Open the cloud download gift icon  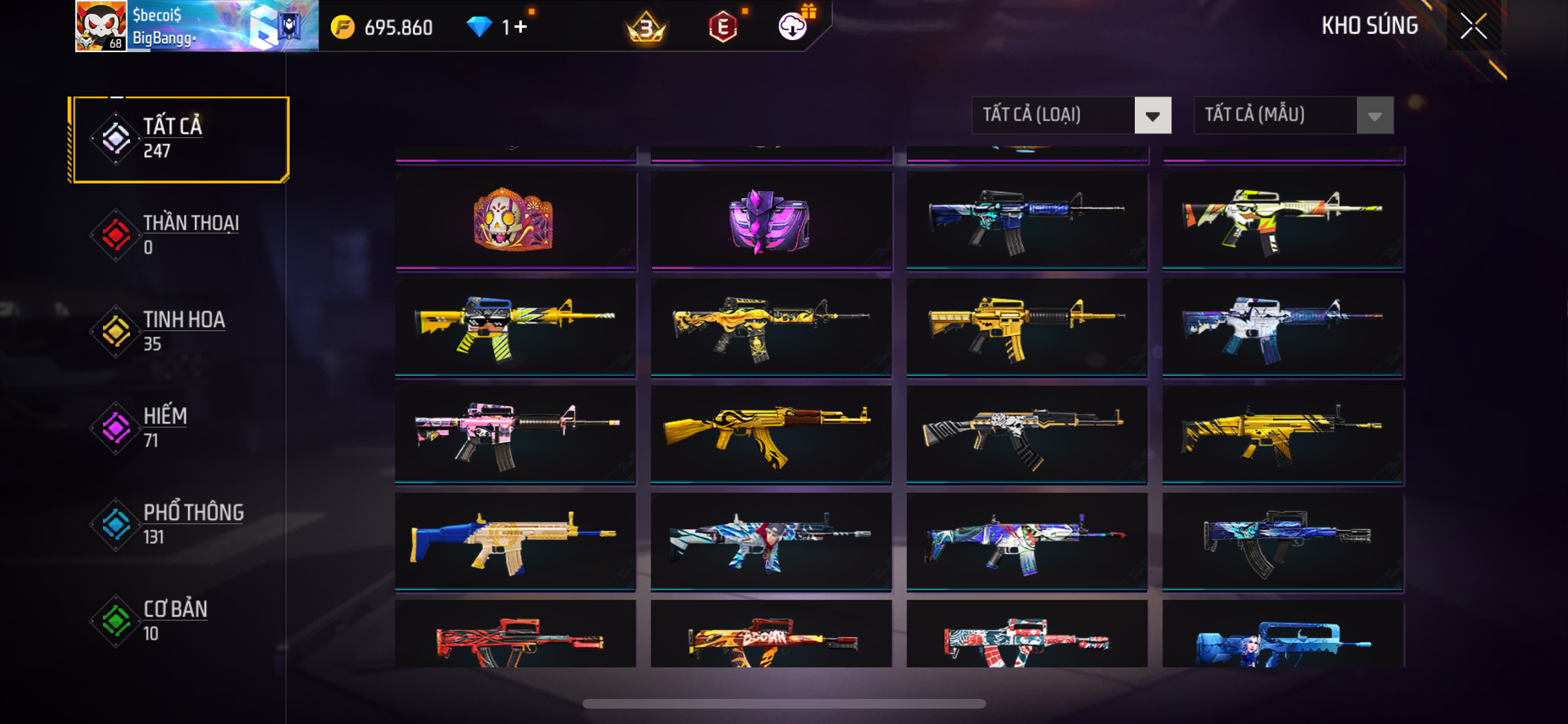point(793,27)
